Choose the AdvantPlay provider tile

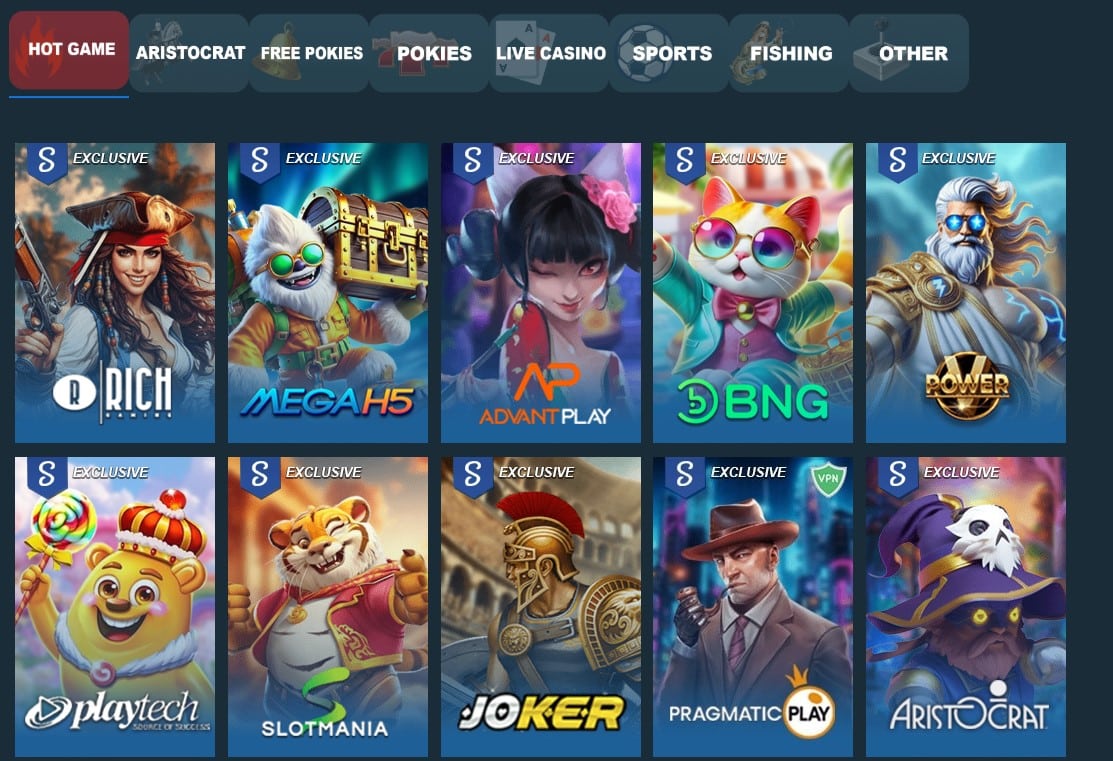tap(541, 292)
